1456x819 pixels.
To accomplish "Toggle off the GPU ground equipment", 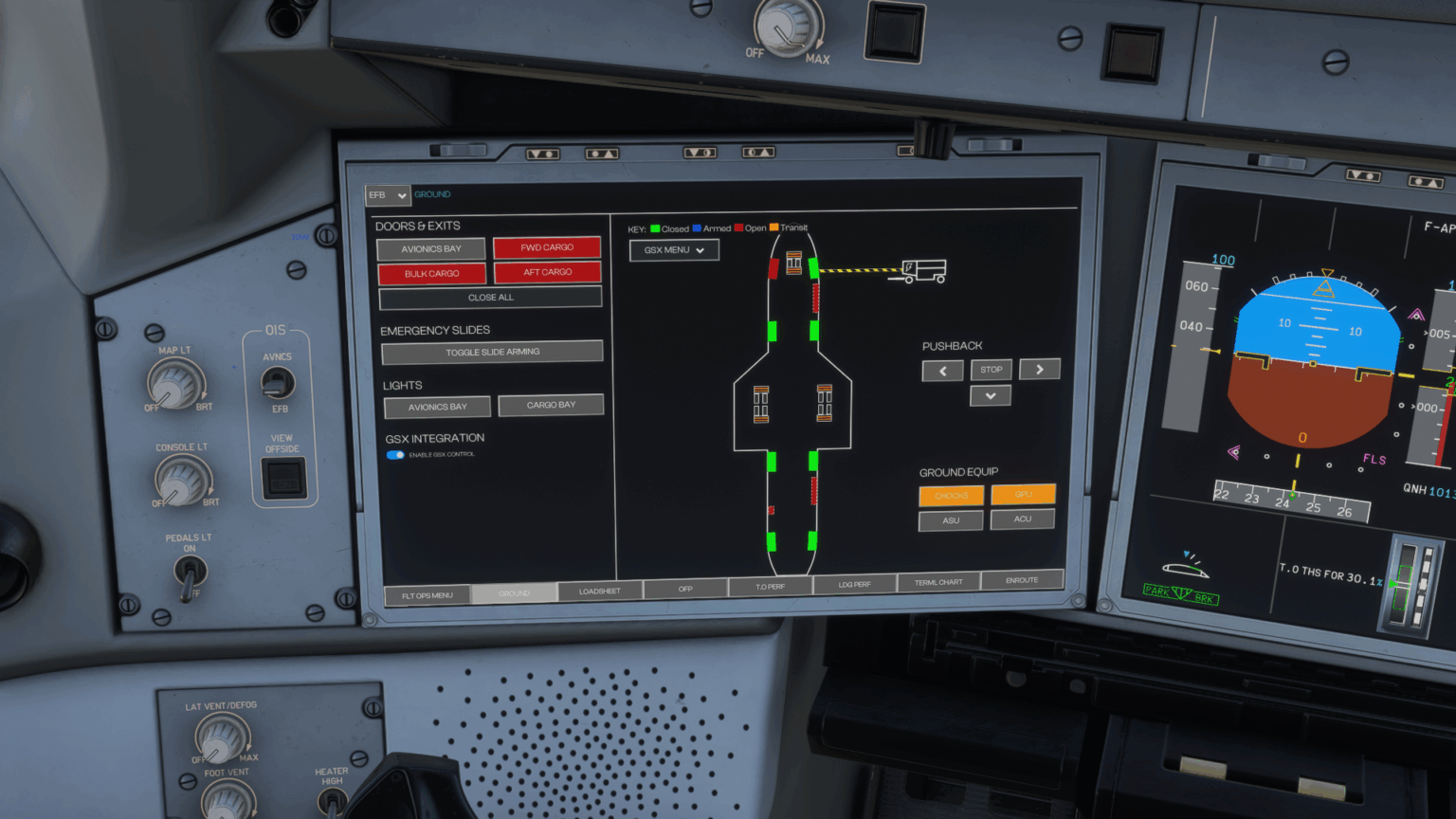I will [x=1022, y=496].
